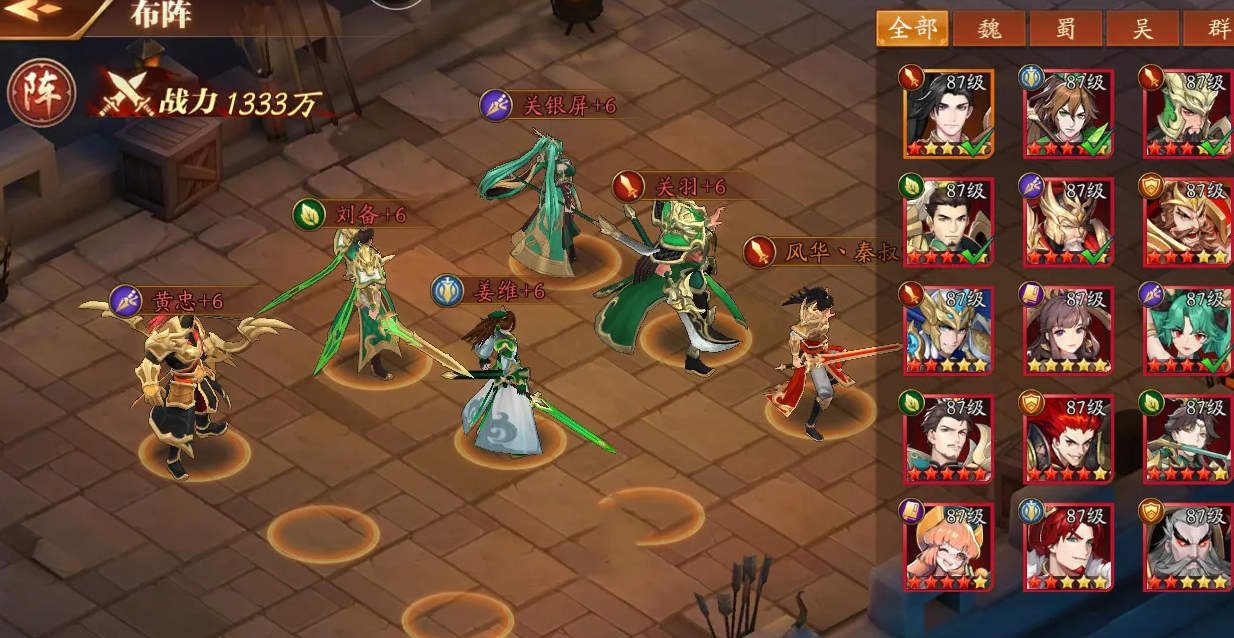Select 关银屏 in the formation
This screenshot has height=638, width=1234.
(x=545, y=210)
